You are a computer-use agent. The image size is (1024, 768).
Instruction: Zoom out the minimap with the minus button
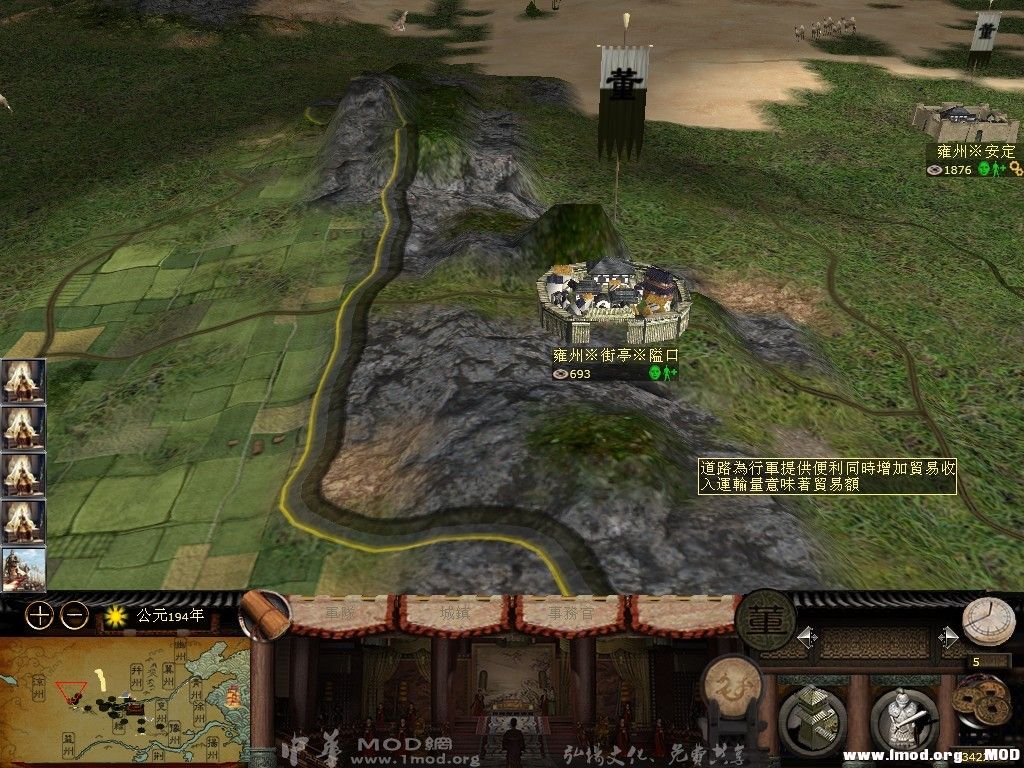click(74, 615)
